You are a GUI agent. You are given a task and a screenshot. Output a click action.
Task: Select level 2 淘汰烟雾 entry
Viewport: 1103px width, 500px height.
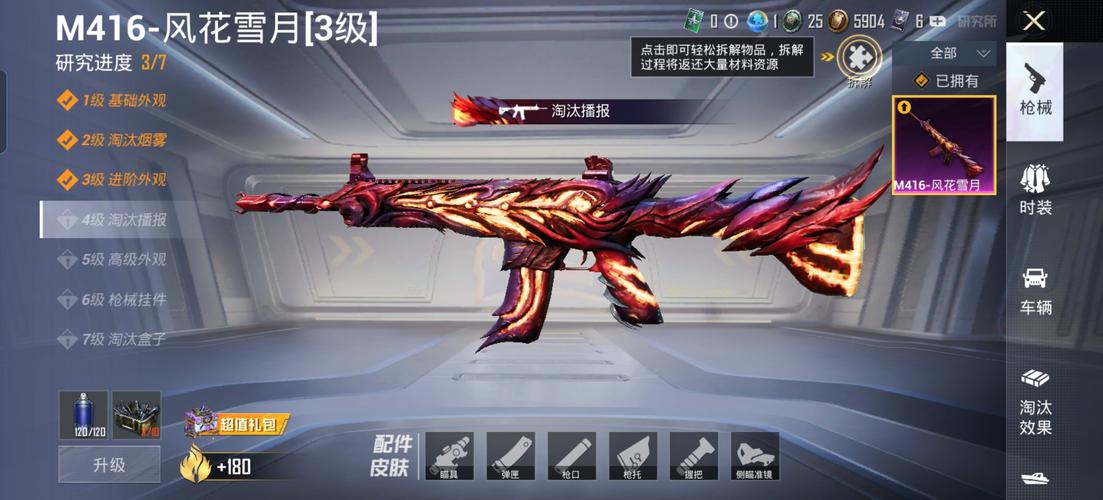pos(112,140)
